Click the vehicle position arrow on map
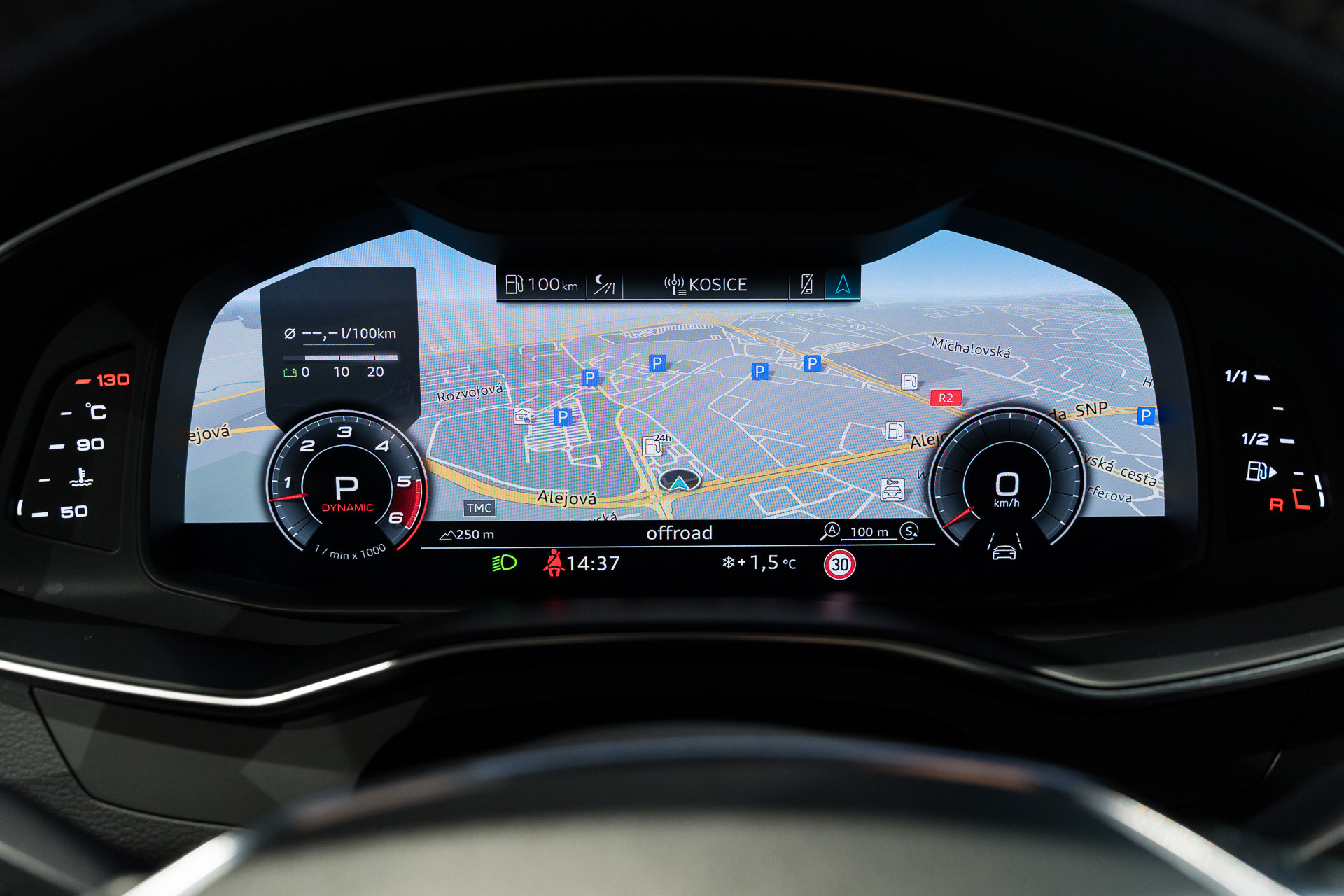The height and width of the screenshot is (896, 1344). pos(679,482)
